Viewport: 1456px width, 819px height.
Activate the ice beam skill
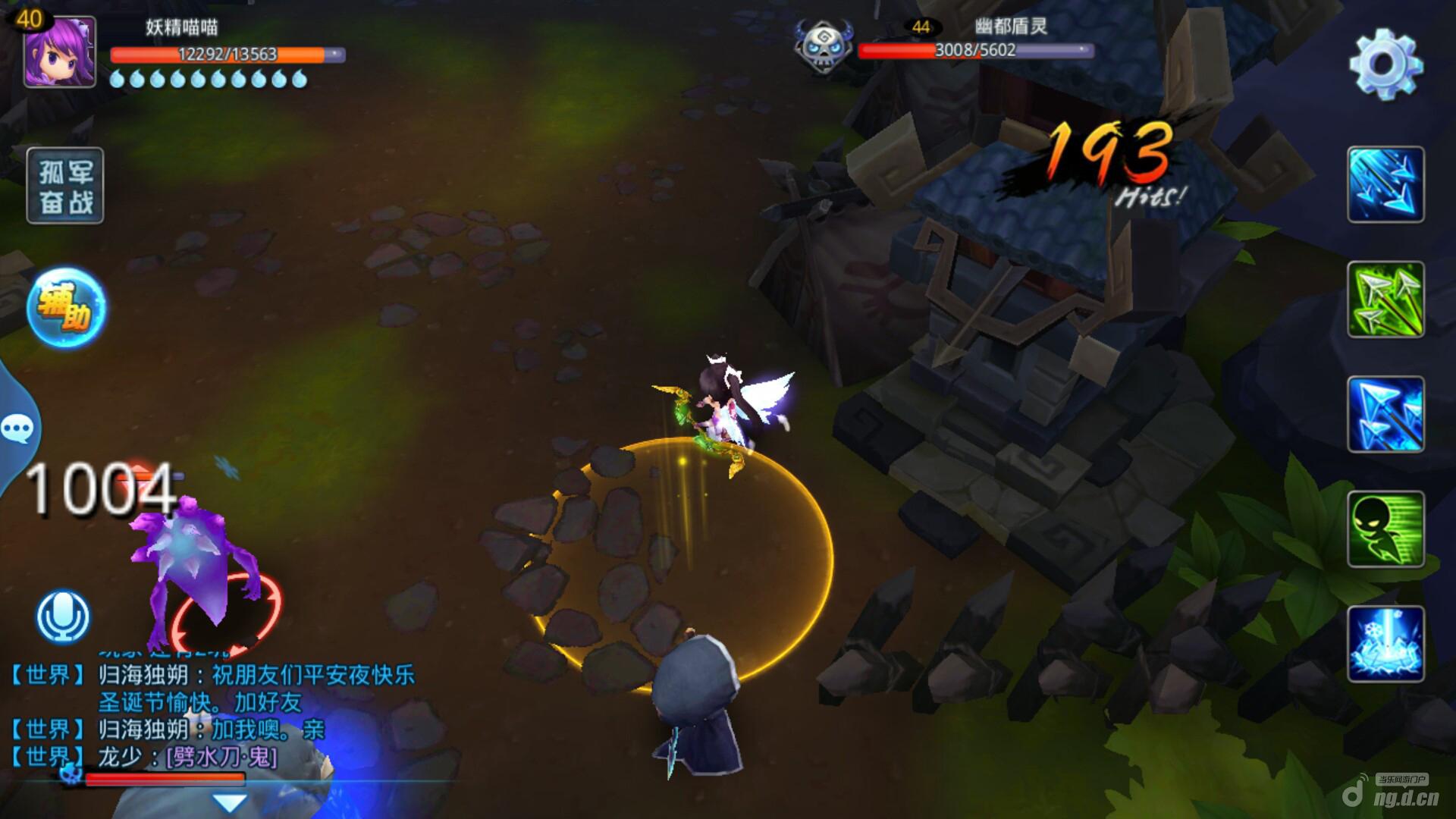(1385, 644)
